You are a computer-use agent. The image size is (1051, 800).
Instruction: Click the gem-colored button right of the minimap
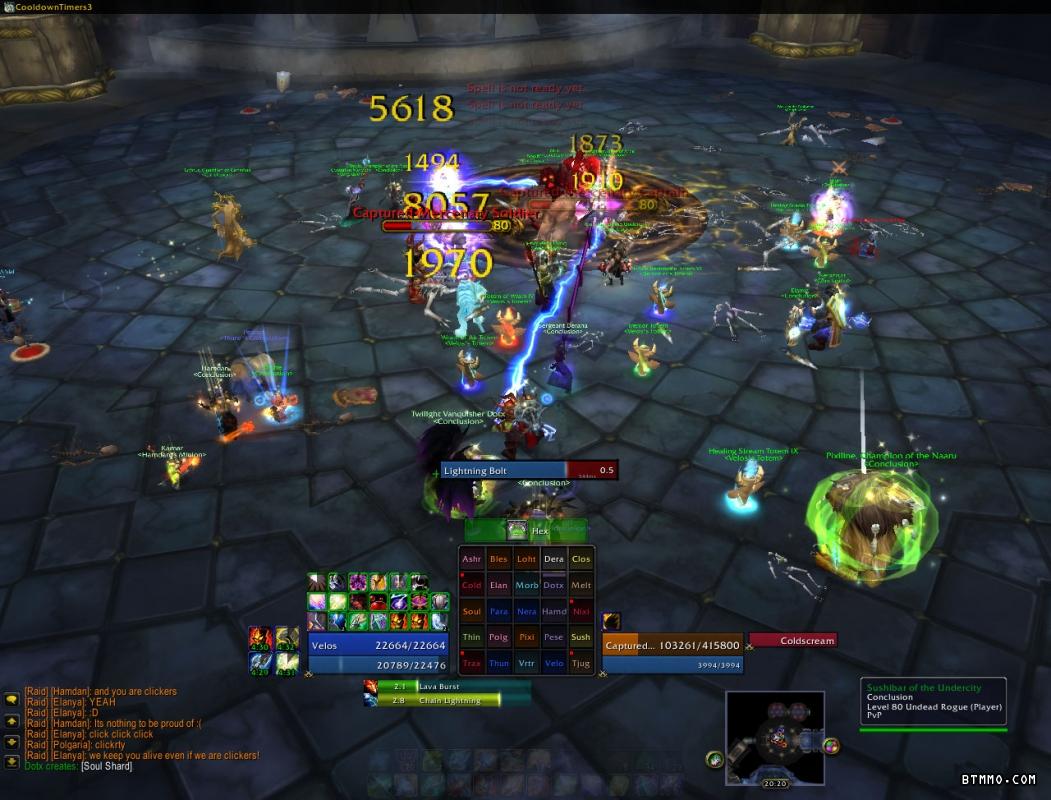(832, 745)
